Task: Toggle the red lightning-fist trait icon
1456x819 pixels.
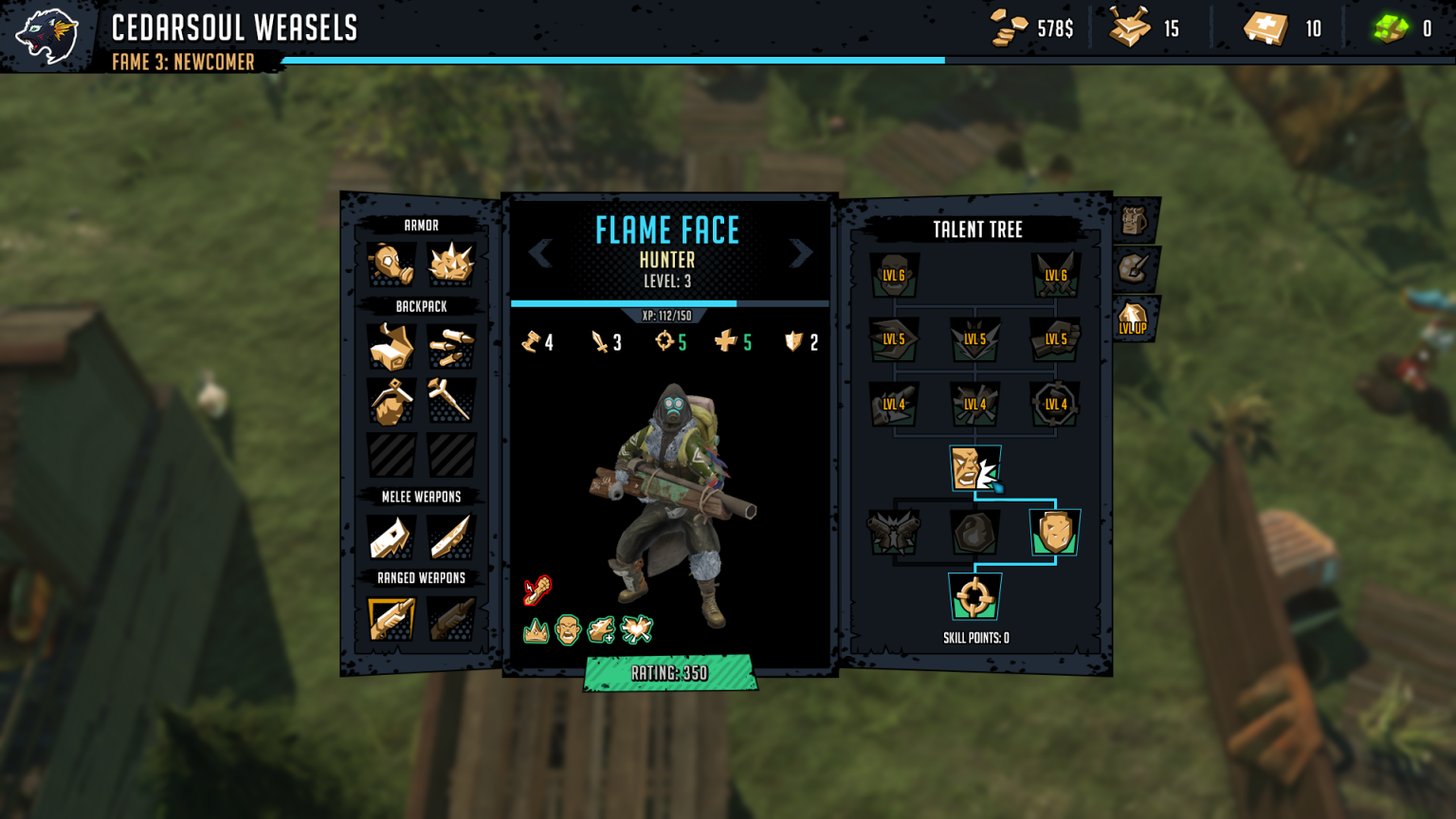Action: pyautogui.click(x=537, y=589)
